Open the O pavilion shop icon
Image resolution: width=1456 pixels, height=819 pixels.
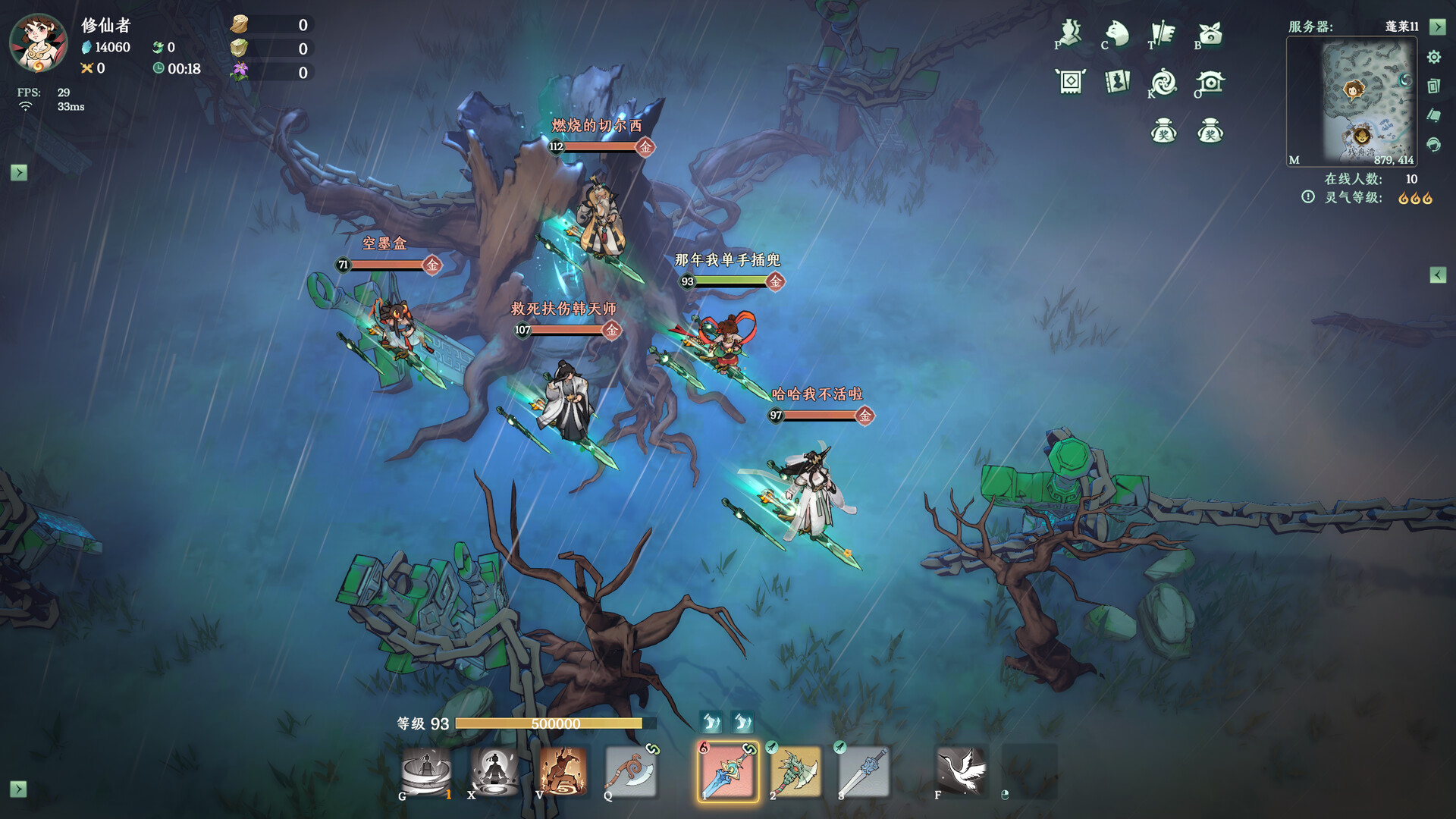click(x=1212, y=83)
